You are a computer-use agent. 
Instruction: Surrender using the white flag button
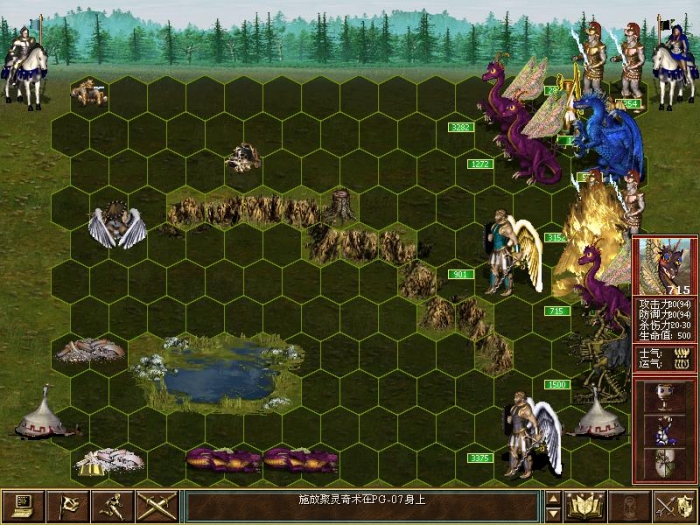point(69,506)
